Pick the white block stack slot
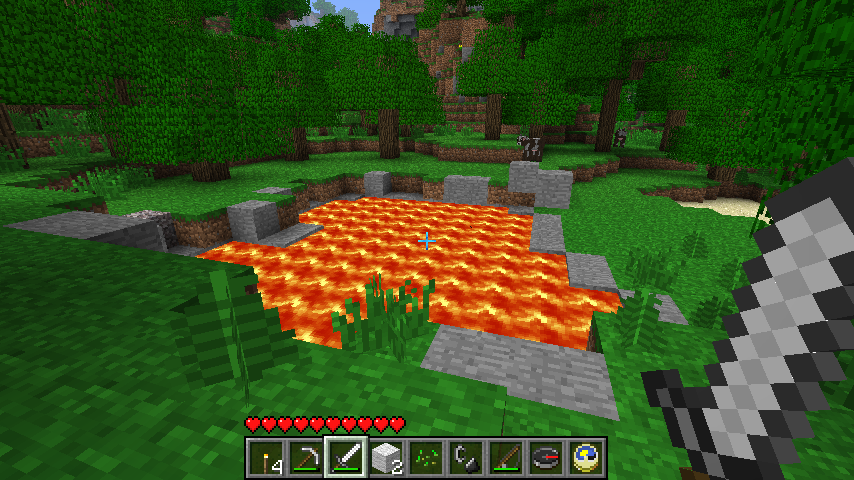The image size is (854, 480). pos(385,457)
